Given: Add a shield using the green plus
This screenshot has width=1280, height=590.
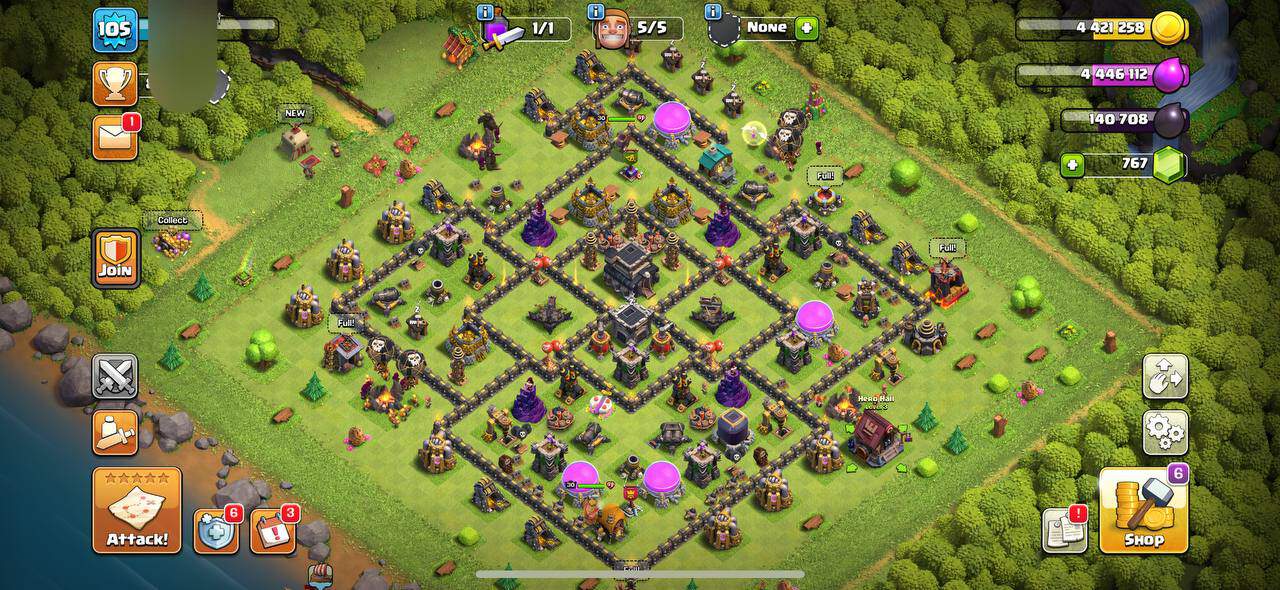Looking at the screenshot, I should pos(806,28).
